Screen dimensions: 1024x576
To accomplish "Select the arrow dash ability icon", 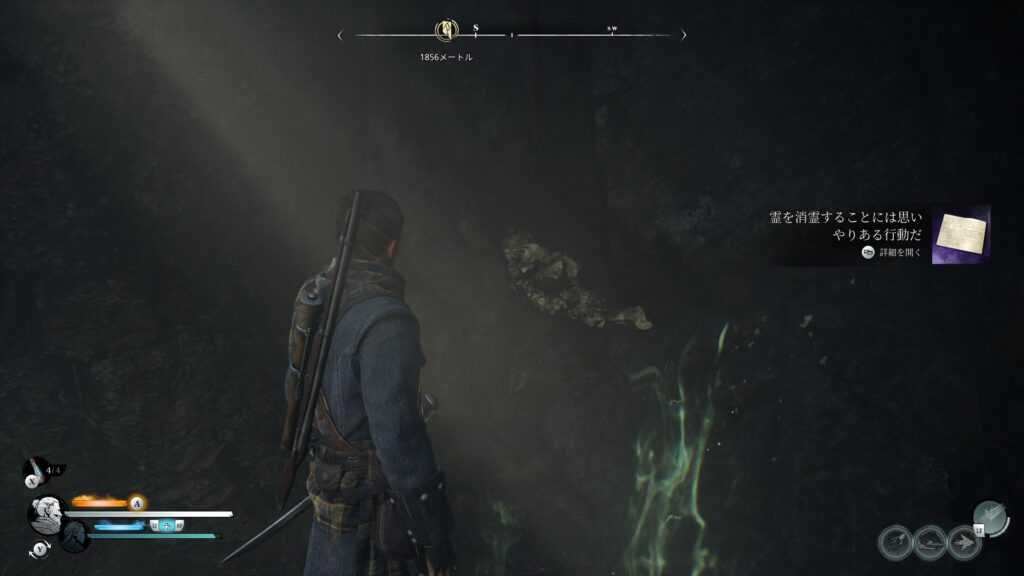I will pyautogui.click(x=963, y=542).
